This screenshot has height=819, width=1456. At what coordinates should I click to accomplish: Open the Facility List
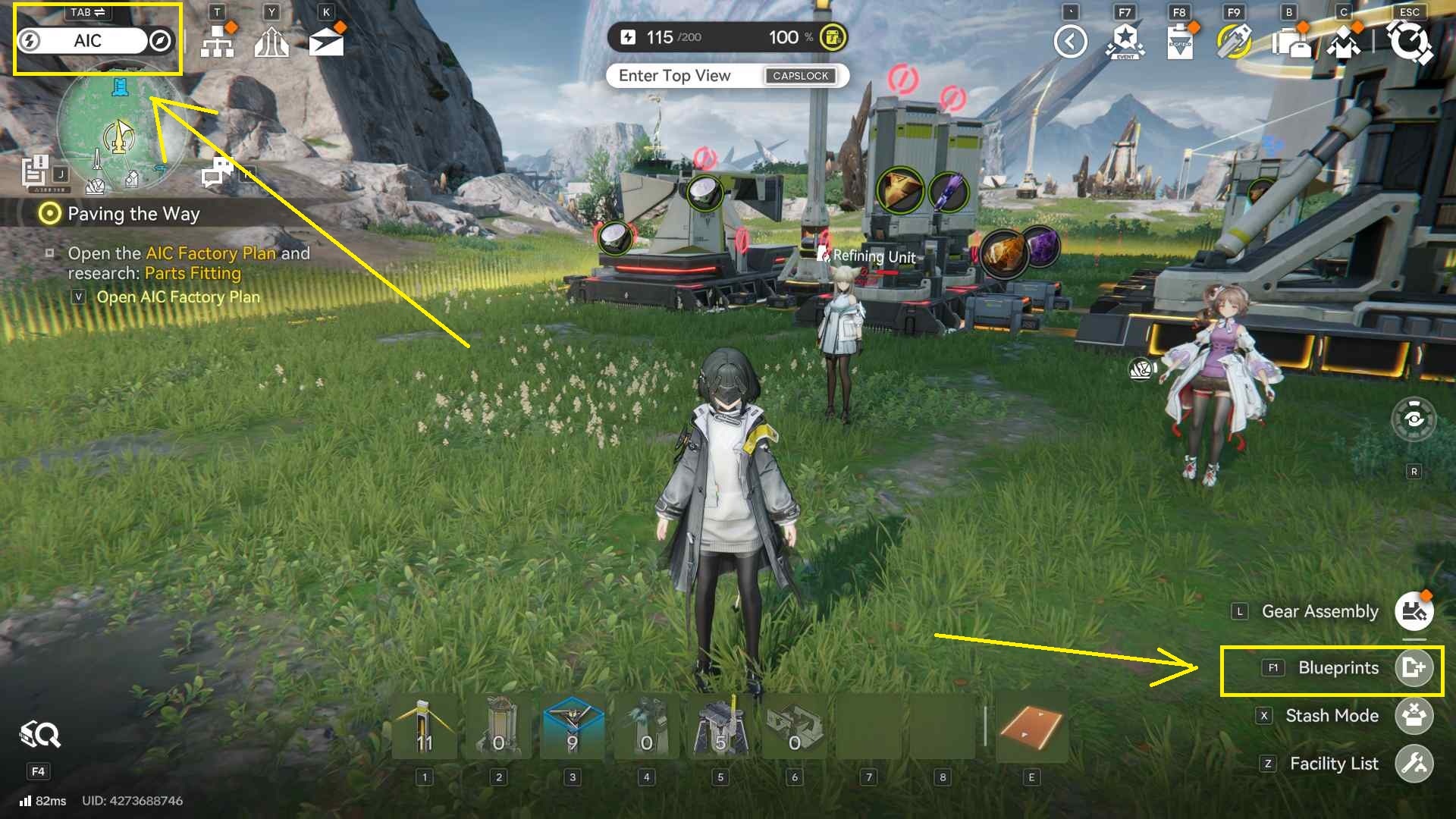pos(1414,764)
